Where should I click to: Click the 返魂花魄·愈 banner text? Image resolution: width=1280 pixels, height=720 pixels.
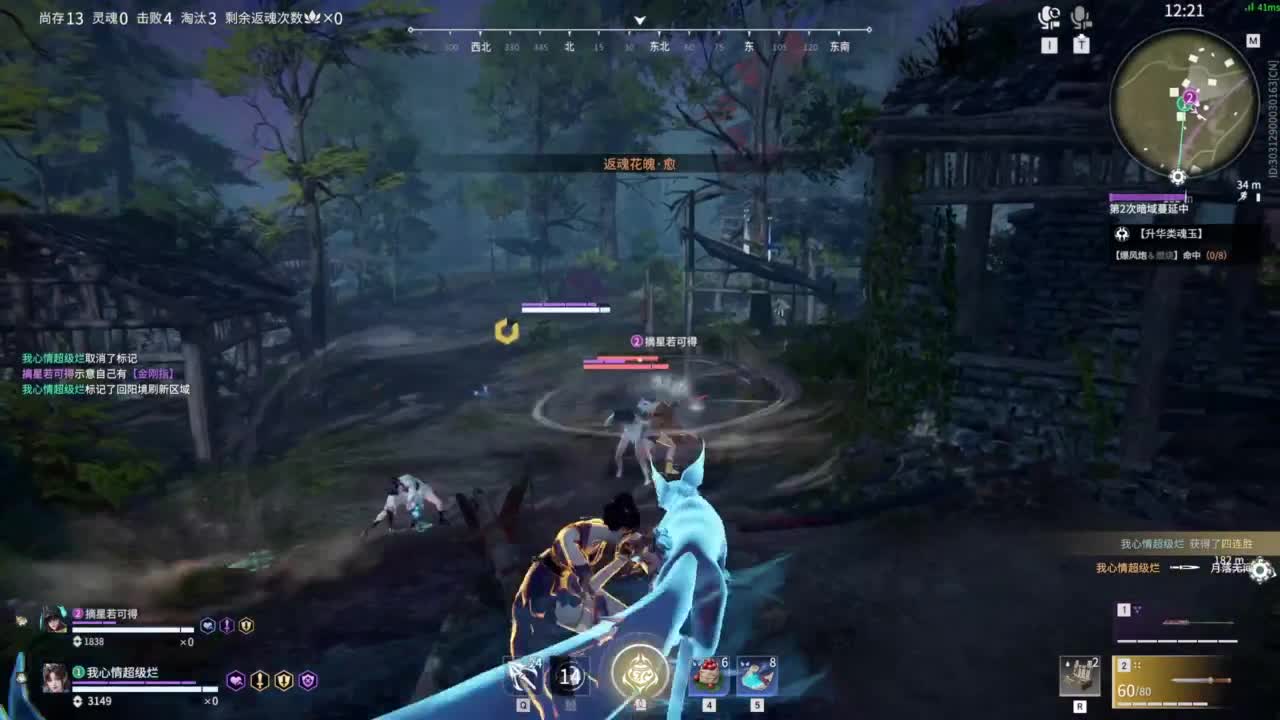(x=640, y=161)
